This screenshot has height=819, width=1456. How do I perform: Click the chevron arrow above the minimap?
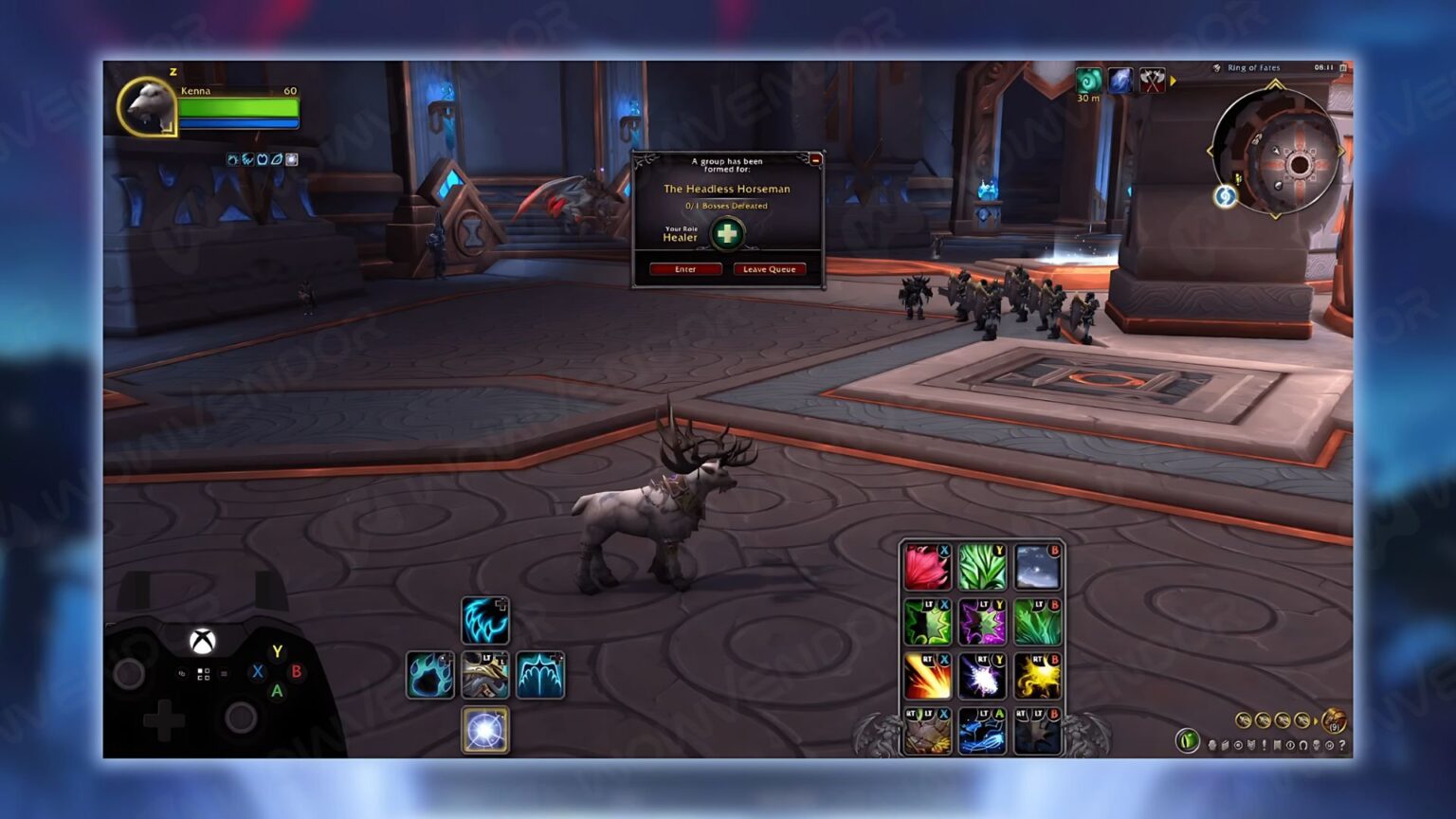[x=1275, y=84]
